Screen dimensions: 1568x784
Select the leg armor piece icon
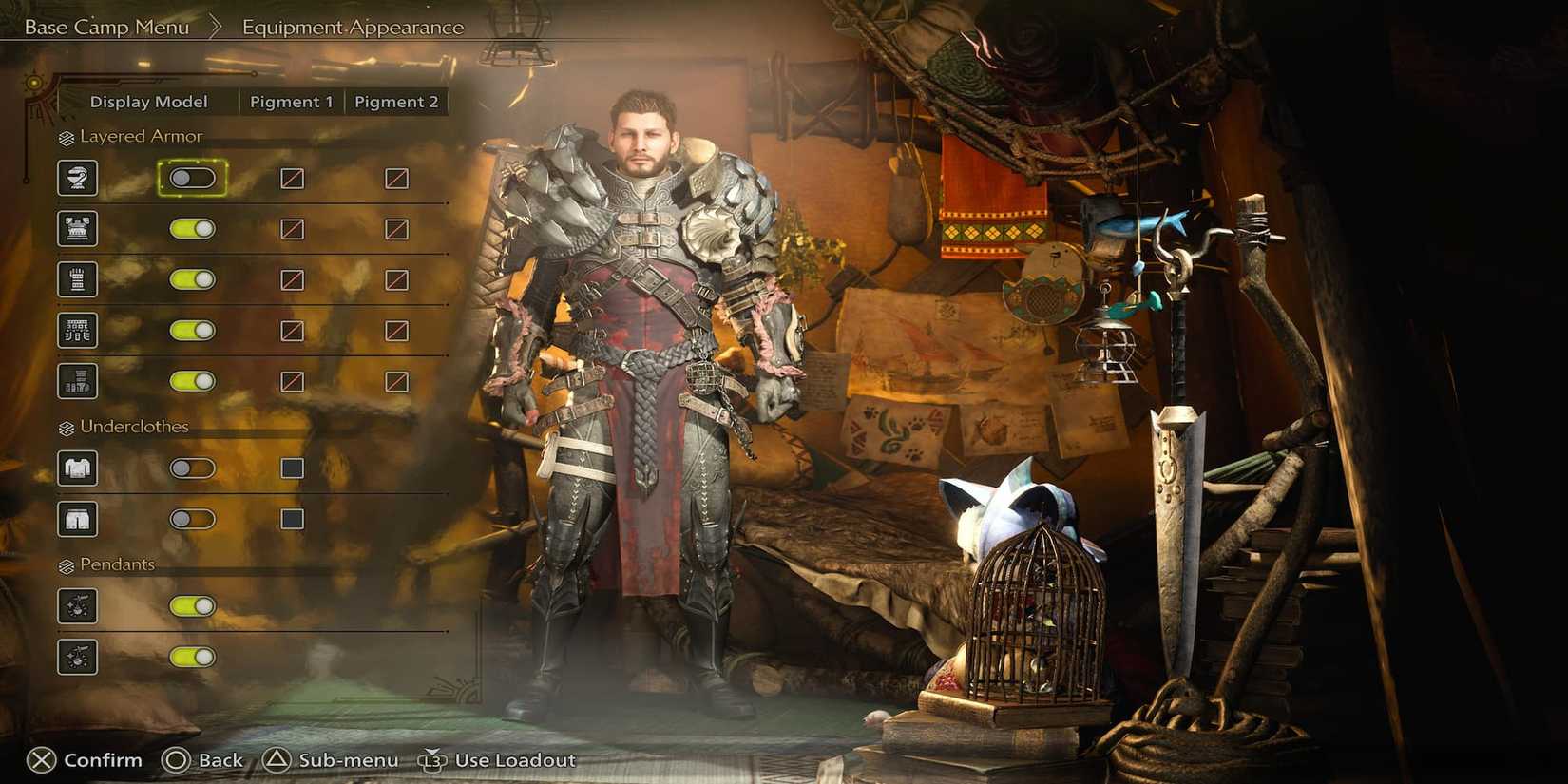pos(78,380)
